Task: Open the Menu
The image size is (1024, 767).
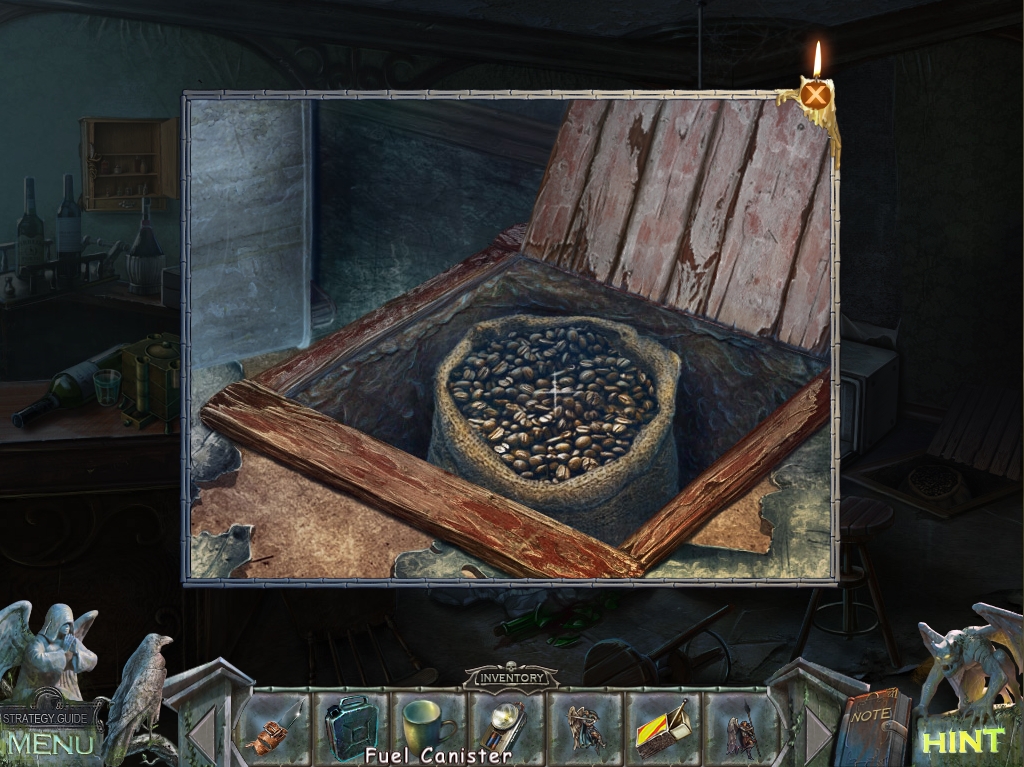Action: point(48,743)
